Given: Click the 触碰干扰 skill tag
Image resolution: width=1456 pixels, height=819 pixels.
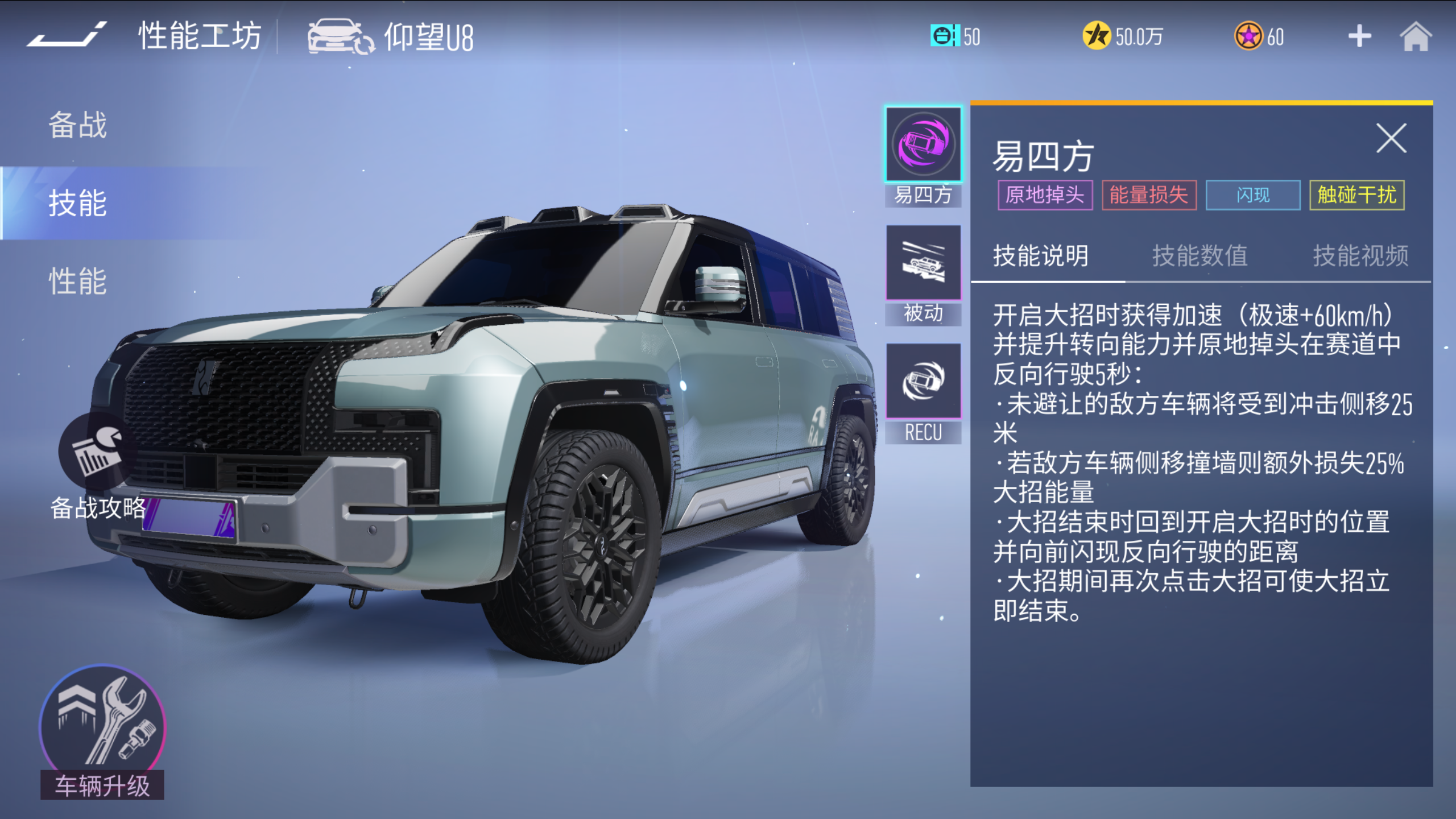Looking at the screenshot, I should pos(1356,195).
